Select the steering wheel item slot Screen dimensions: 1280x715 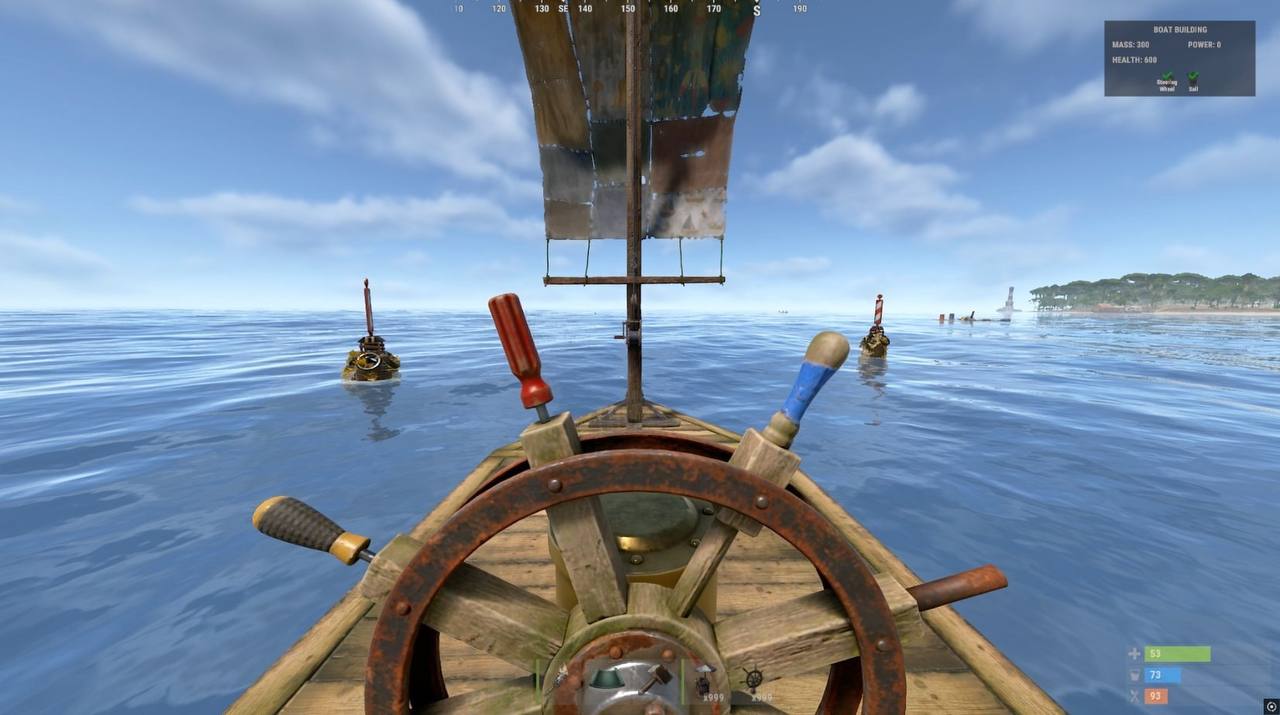click(x=754, y=679)
